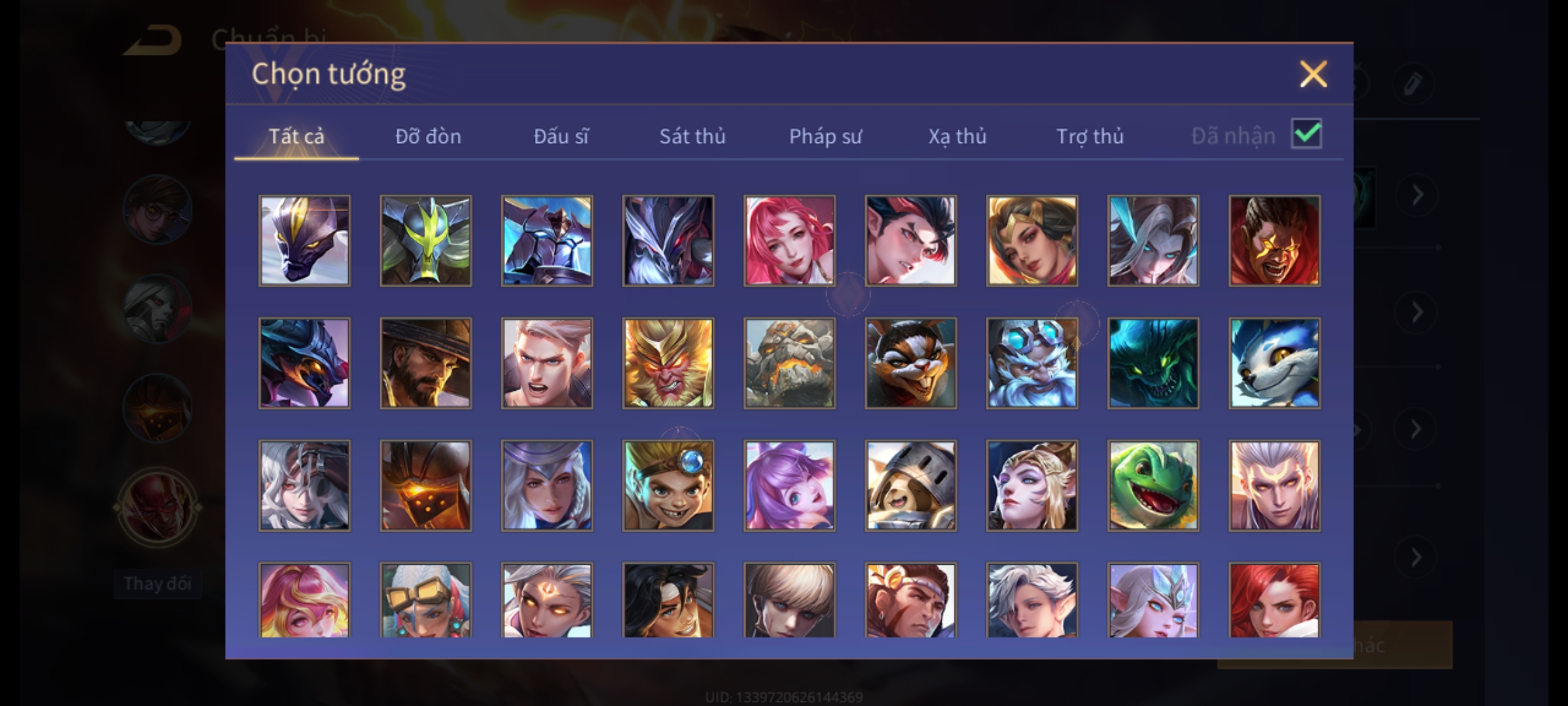Image resolution: width=1568 pixels, height=706 pixels.
Task: Choose the white-bearded dwarf with goggles
Action: pyautogui.click(x=1032, y=363)
